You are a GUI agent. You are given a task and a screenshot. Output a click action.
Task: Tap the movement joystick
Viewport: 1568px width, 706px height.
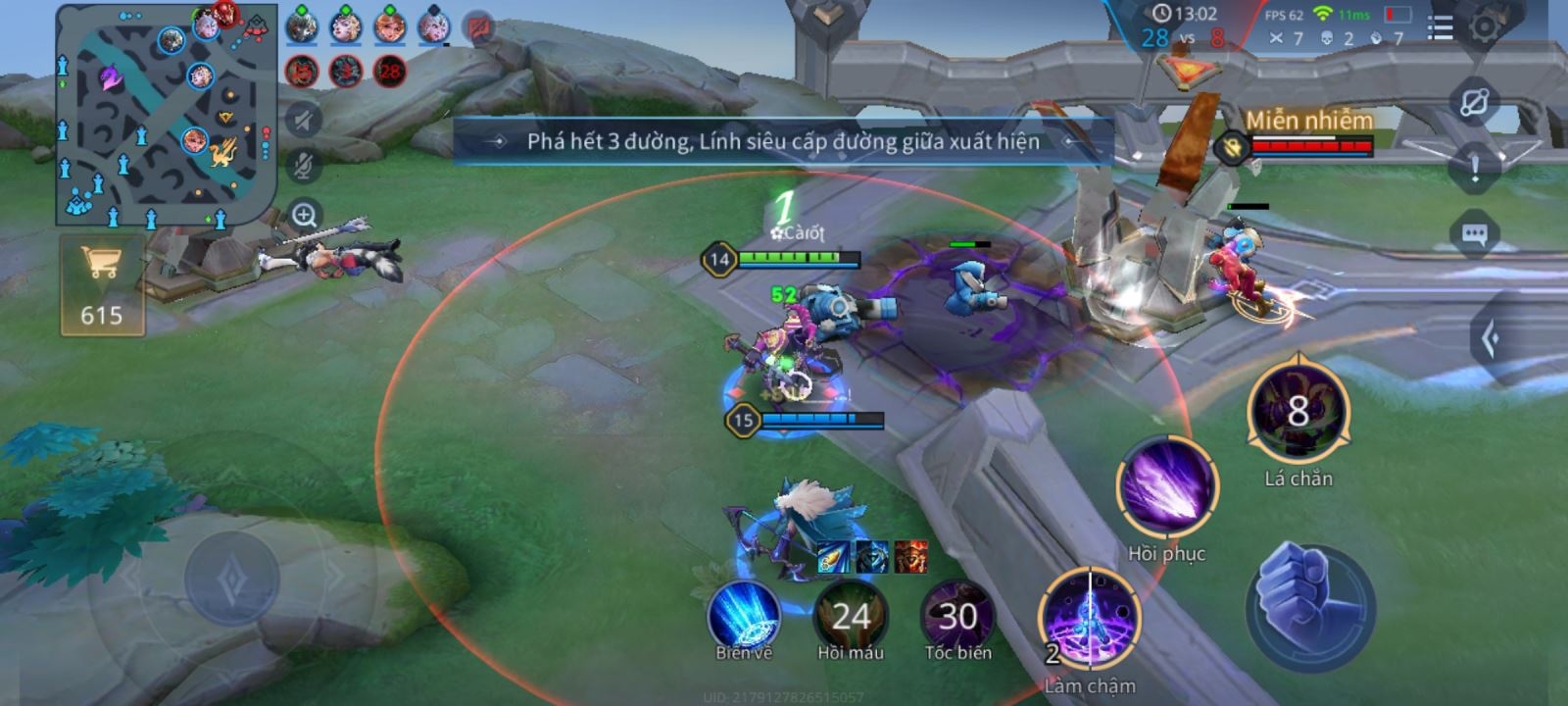[232, 578]
